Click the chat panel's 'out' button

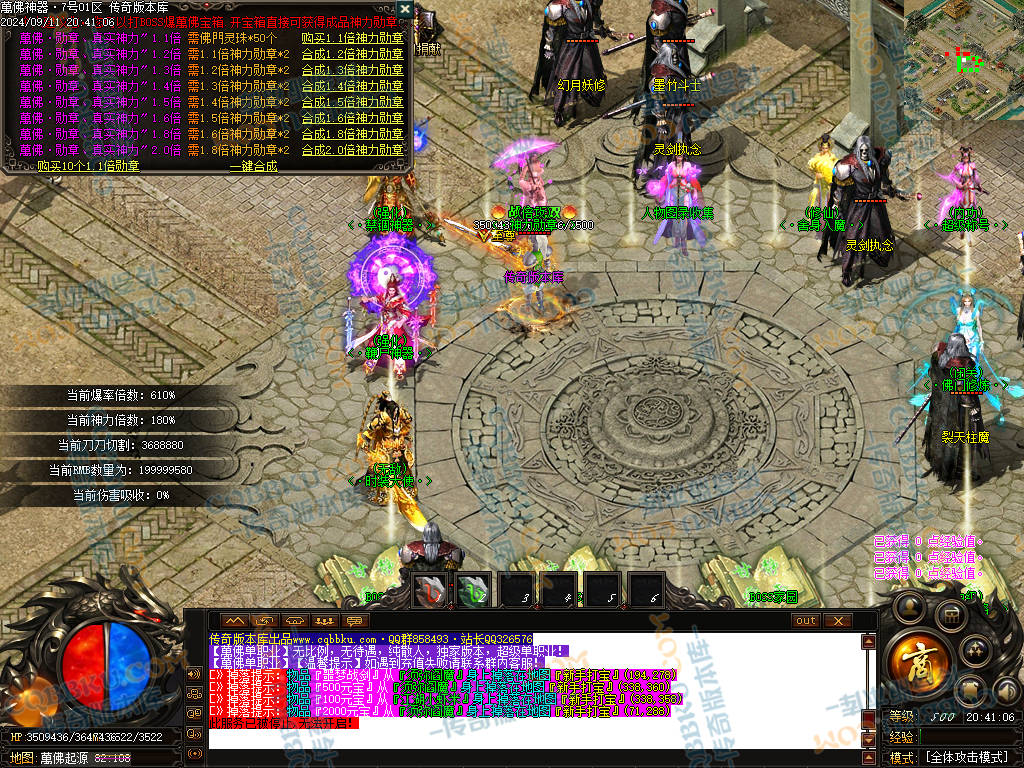(x=806, y=621)
